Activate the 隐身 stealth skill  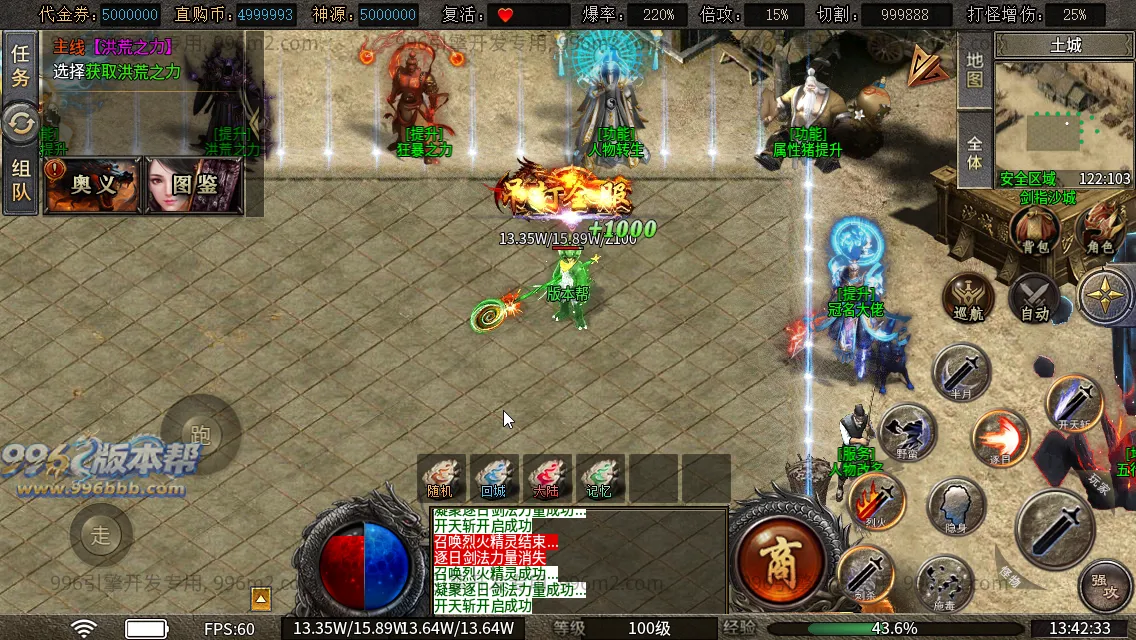956,507
